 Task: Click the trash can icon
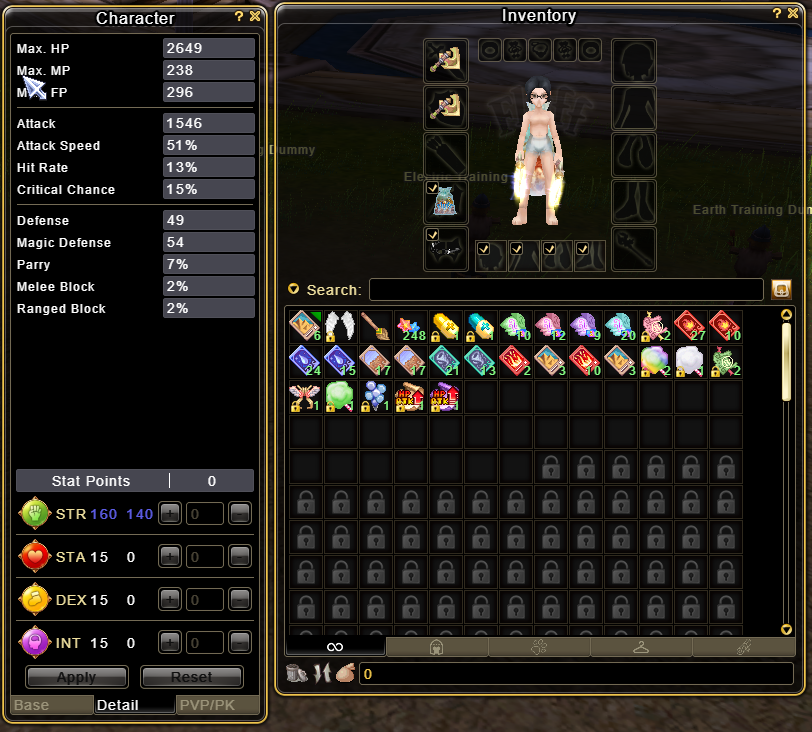296,674
